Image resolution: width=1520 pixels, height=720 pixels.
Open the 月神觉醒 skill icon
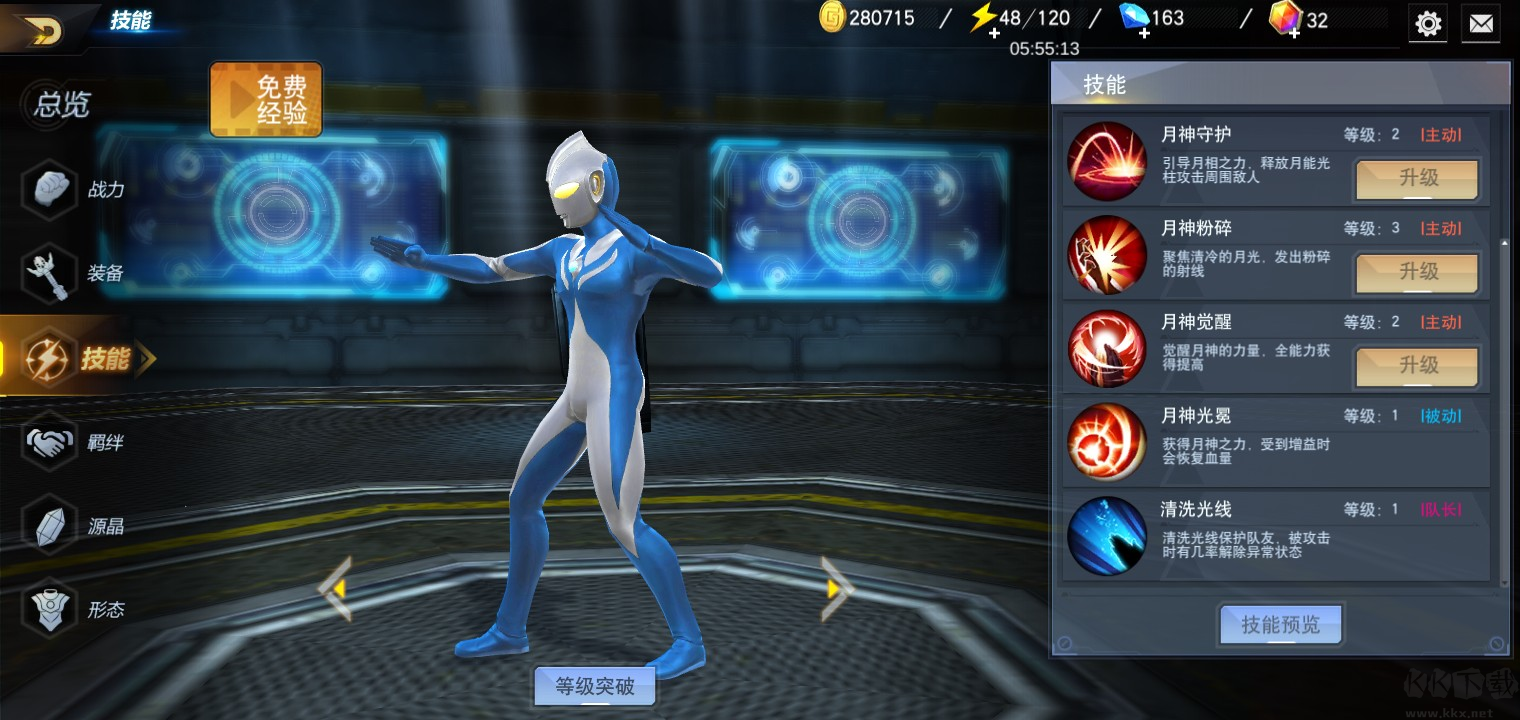(x=1106, y=348)
